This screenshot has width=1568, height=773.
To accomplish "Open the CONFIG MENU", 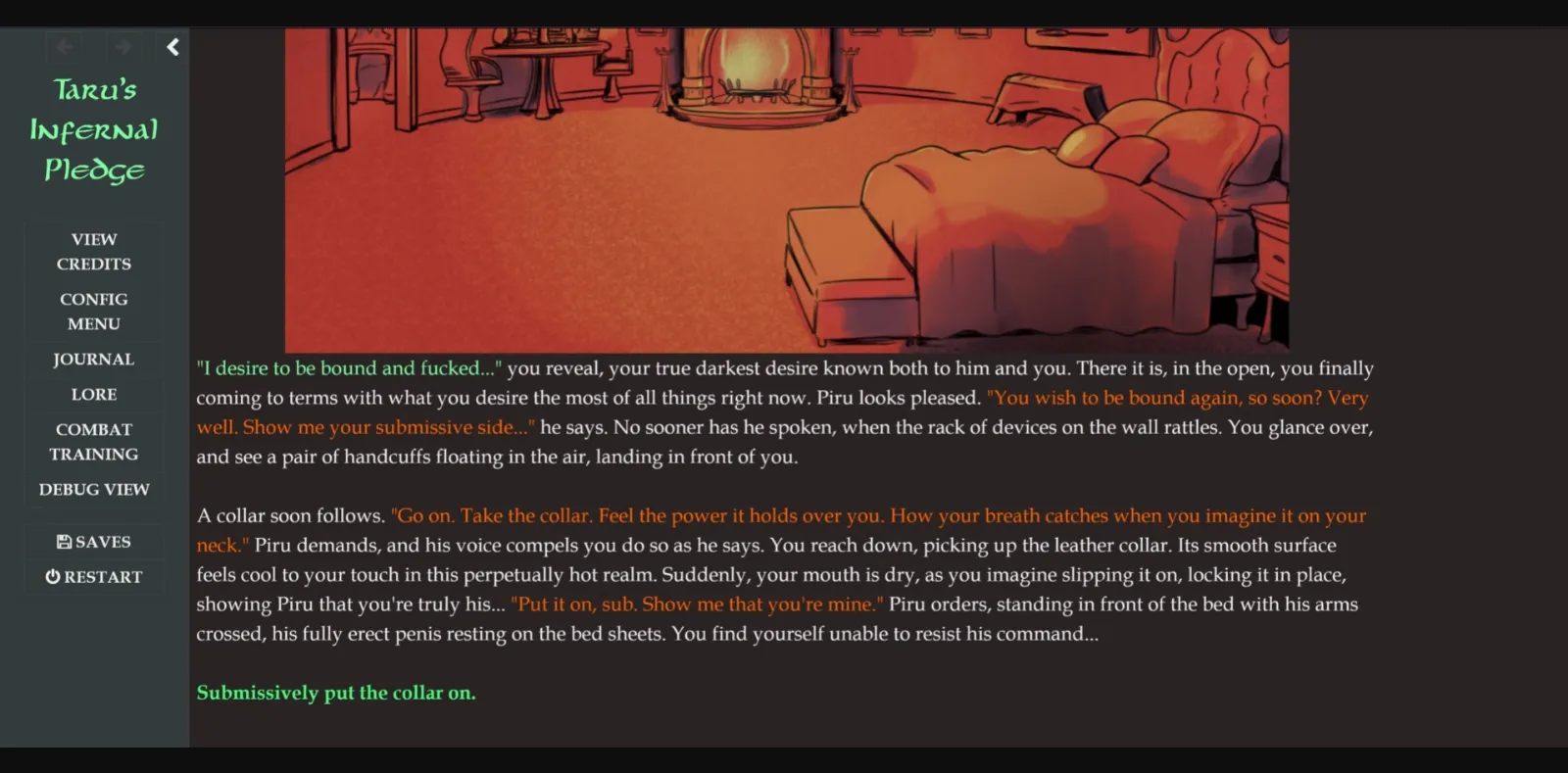I will (x=93, y=311).
